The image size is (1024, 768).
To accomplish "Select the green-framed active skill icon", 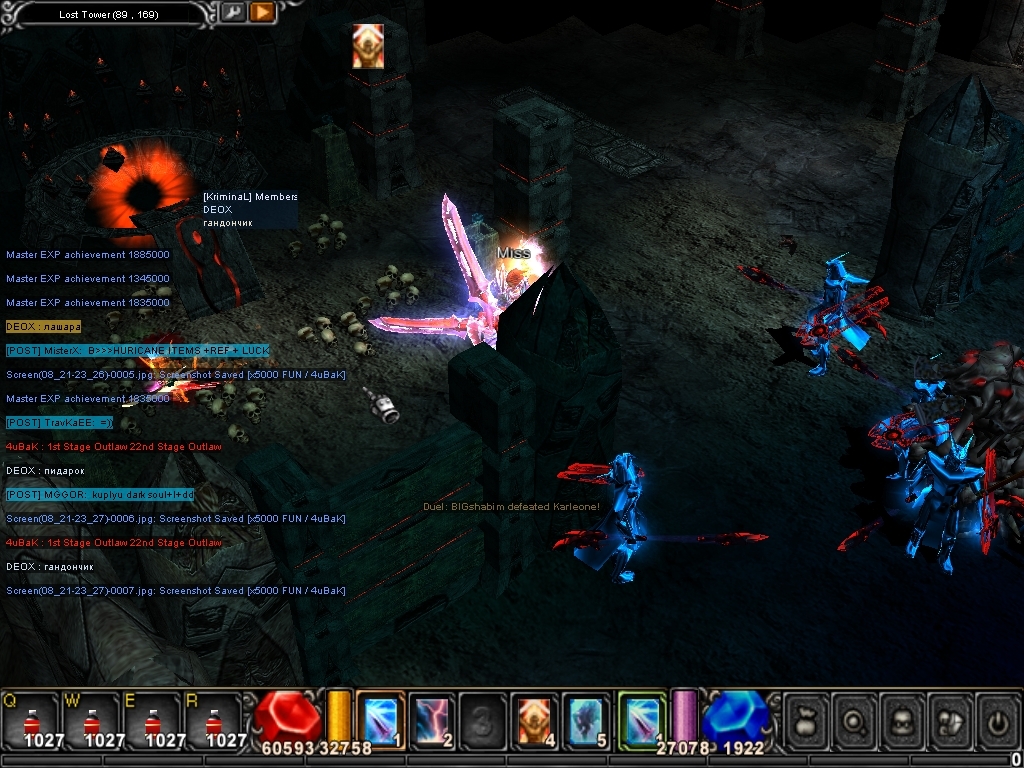I will pyautogui.click(x=642, y=720).
